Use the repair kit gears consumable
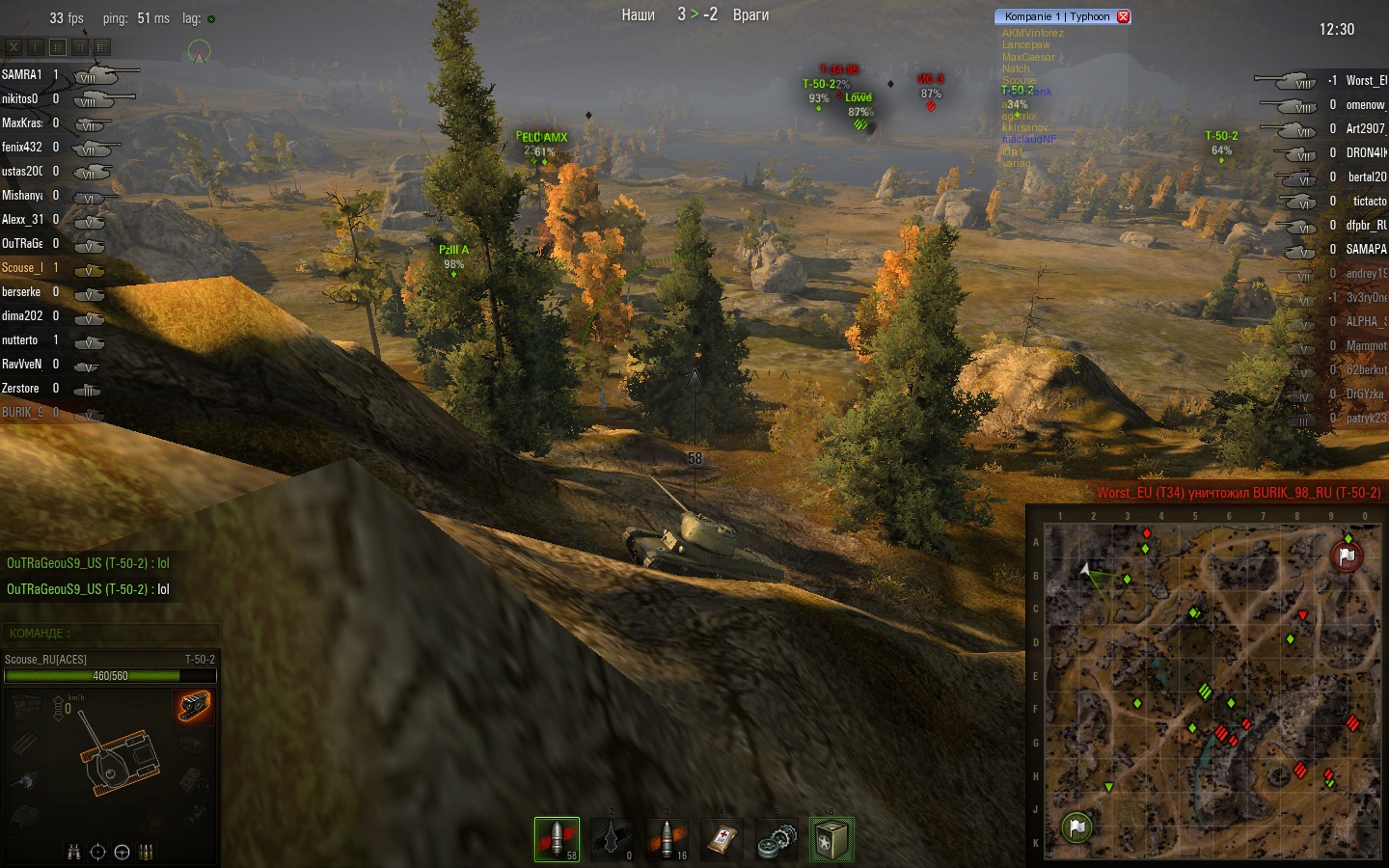 [776, 838]
